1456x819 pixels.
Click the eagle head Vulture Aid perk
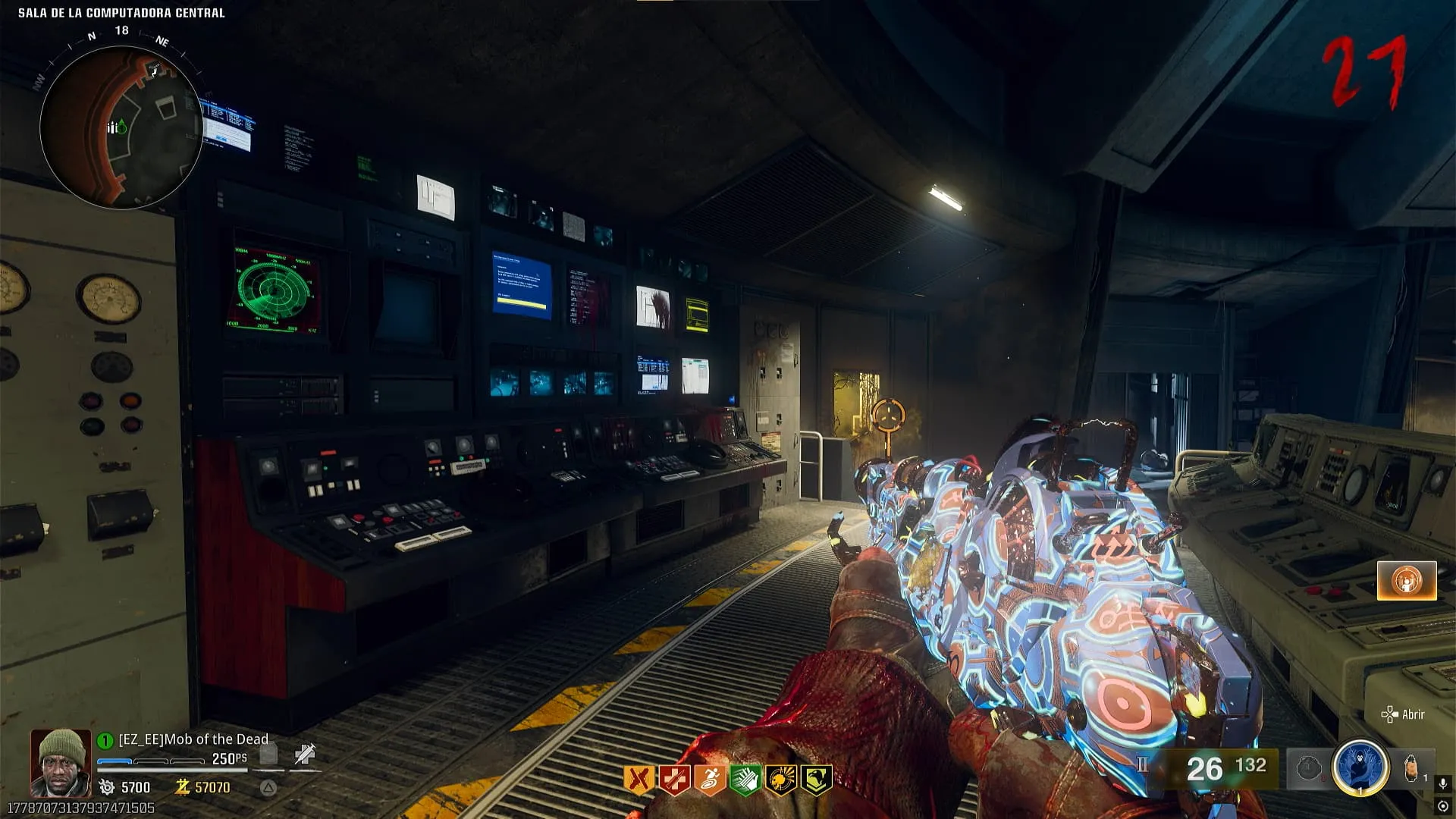[816, 780]
